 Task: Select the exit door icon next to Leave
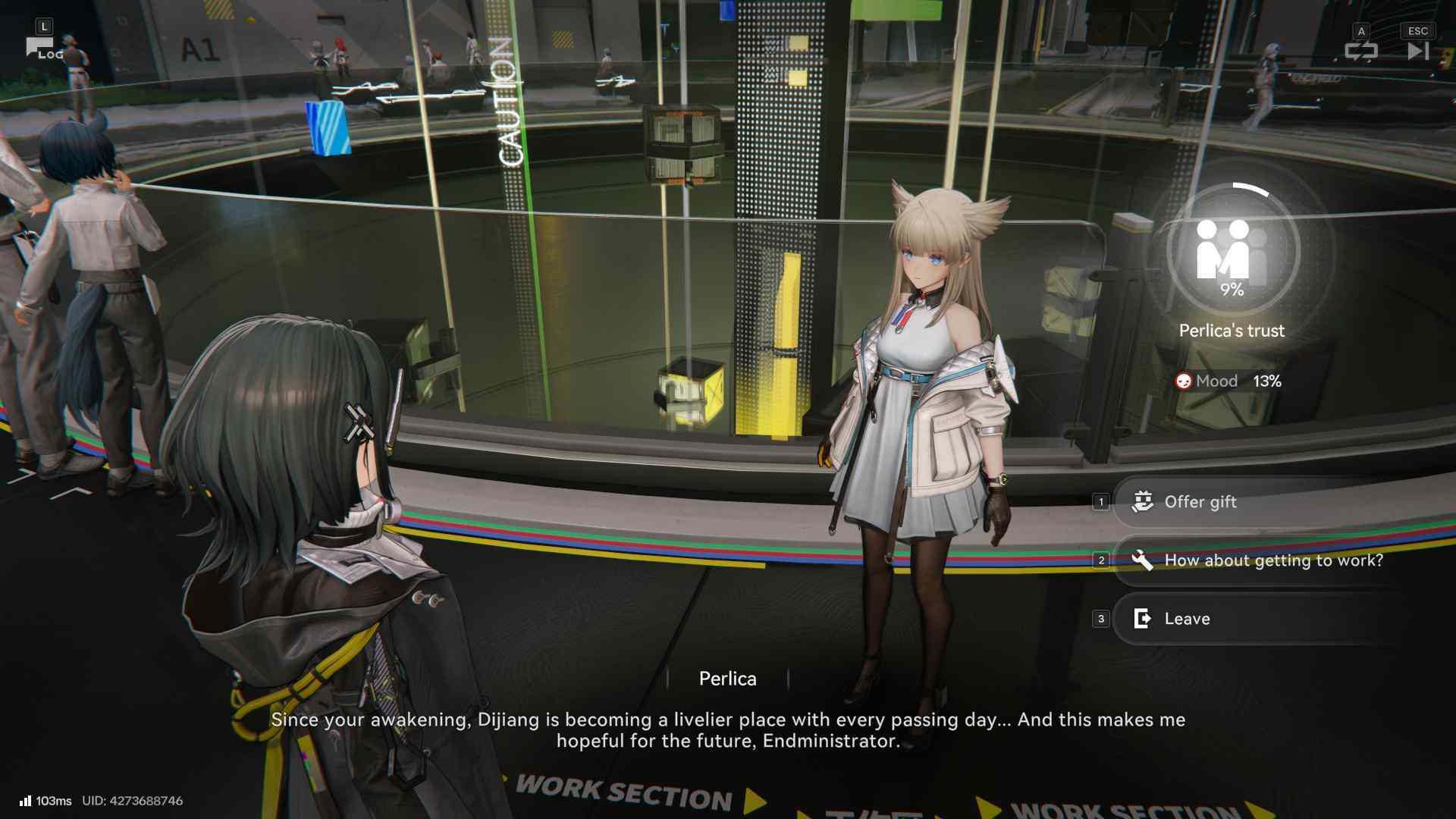pos(1142,619)
